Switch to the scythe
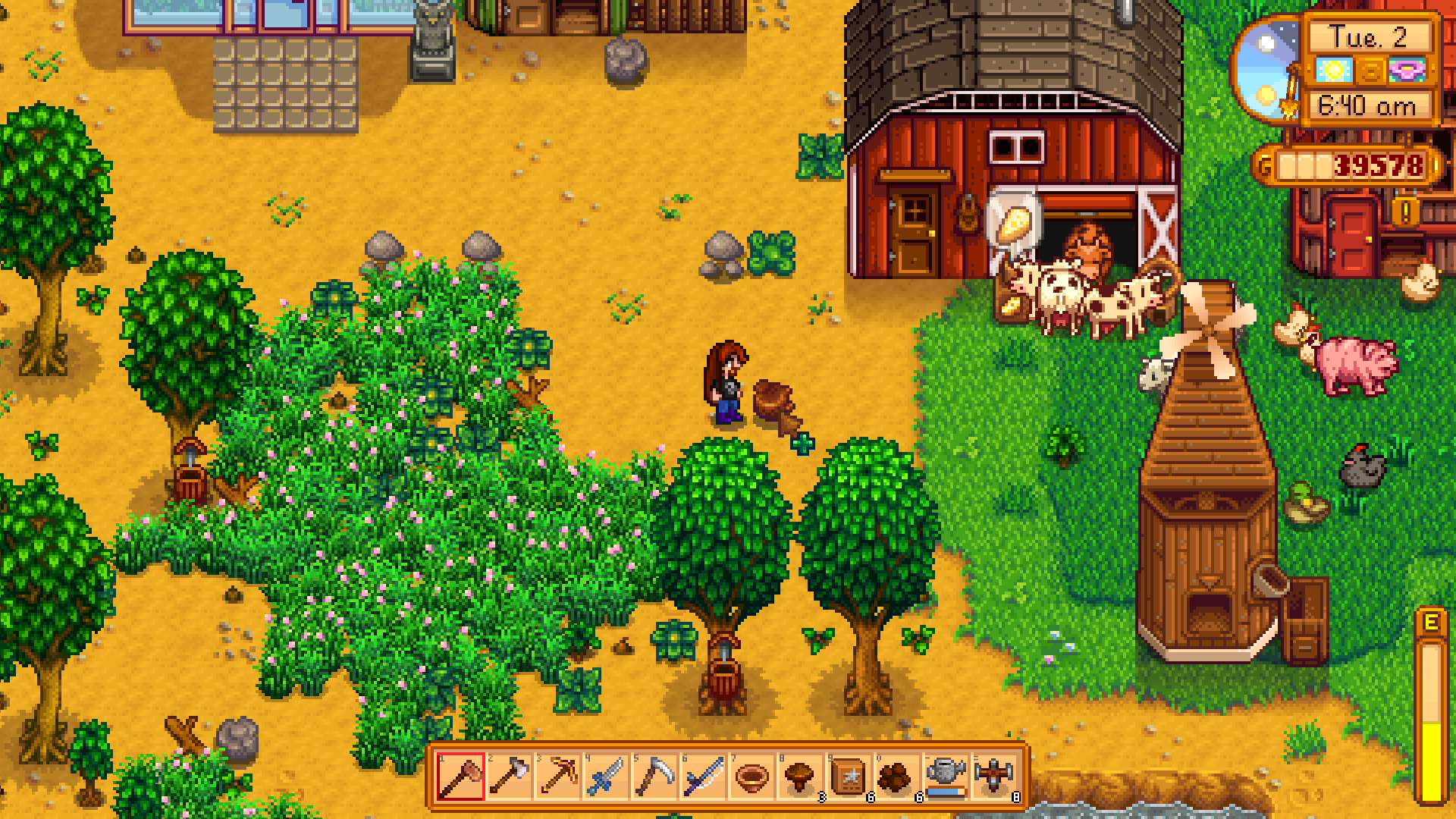The height and width of the screenshot is (819, 1456). click(654, 777)
